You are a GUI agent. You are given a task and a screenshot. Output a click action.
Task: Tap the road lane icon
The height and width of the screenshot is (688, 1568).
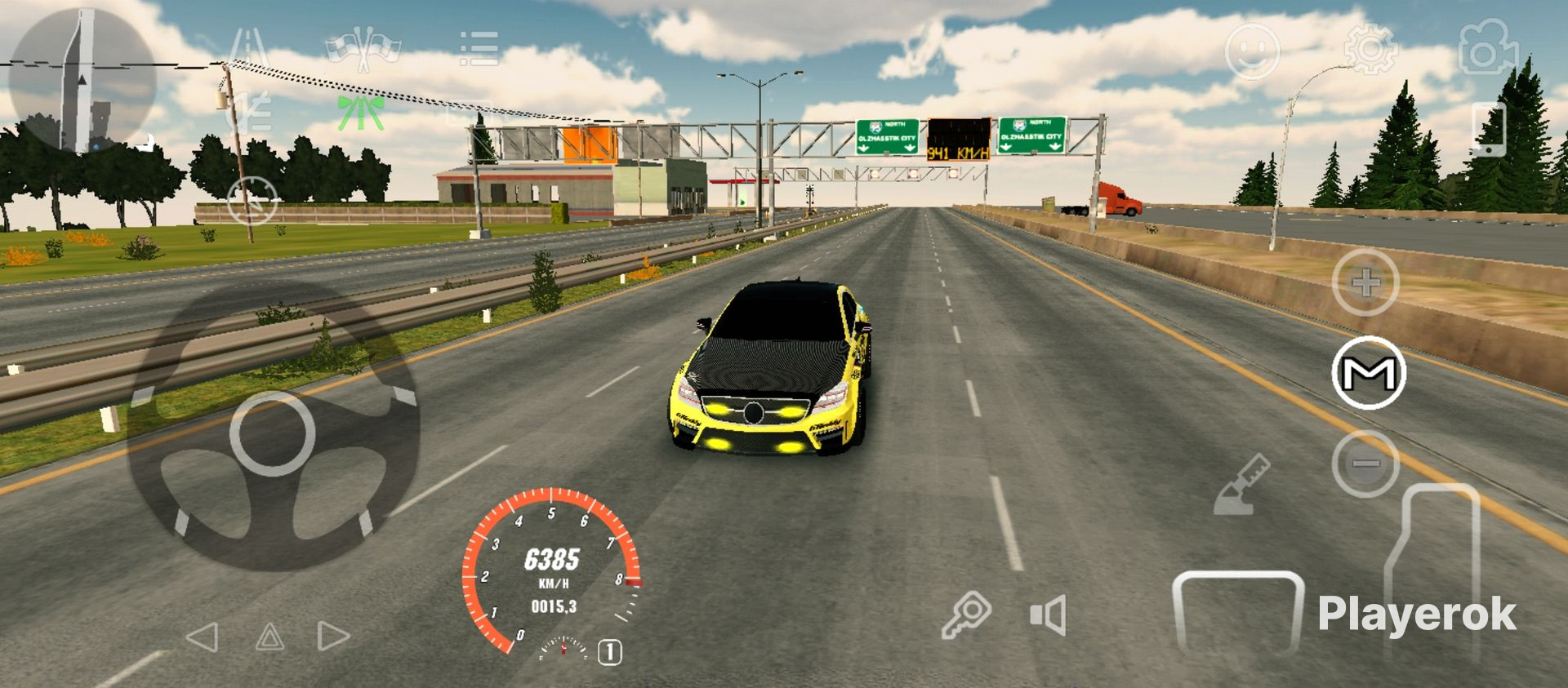248,49
